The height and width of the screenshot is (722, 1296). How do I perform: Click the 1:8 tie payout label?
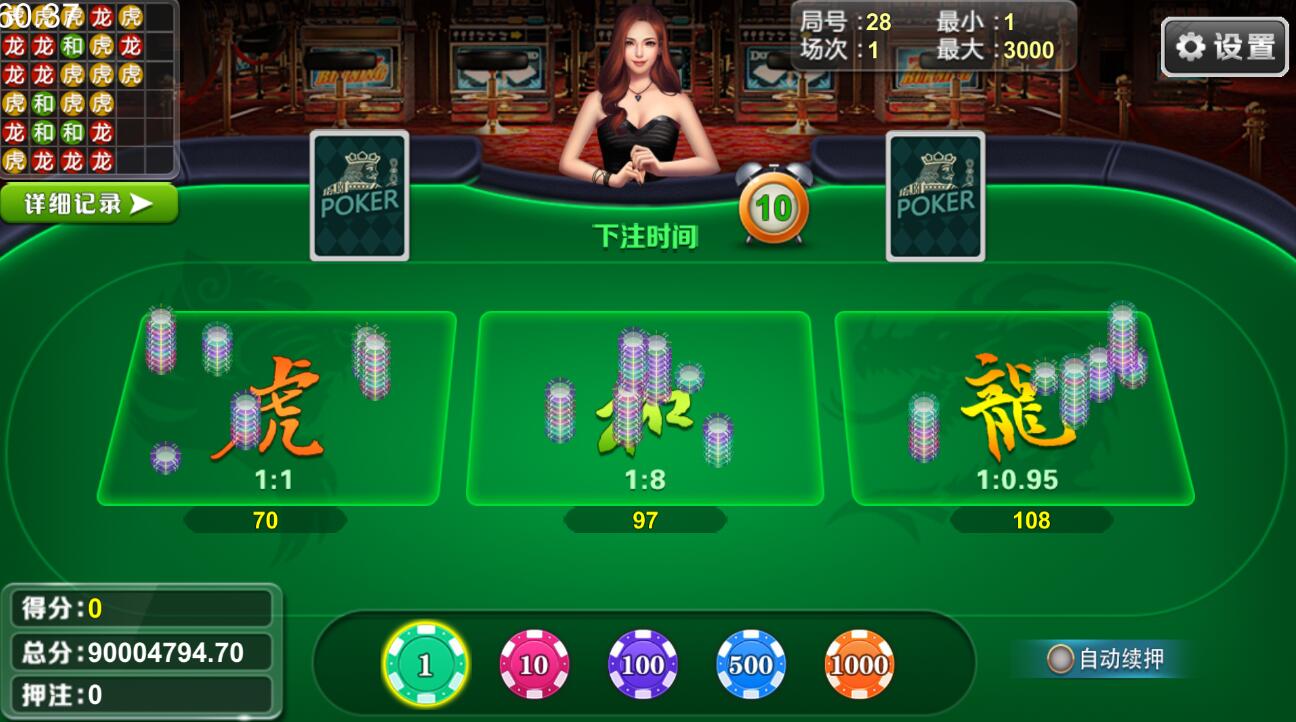tap(645, 478)
